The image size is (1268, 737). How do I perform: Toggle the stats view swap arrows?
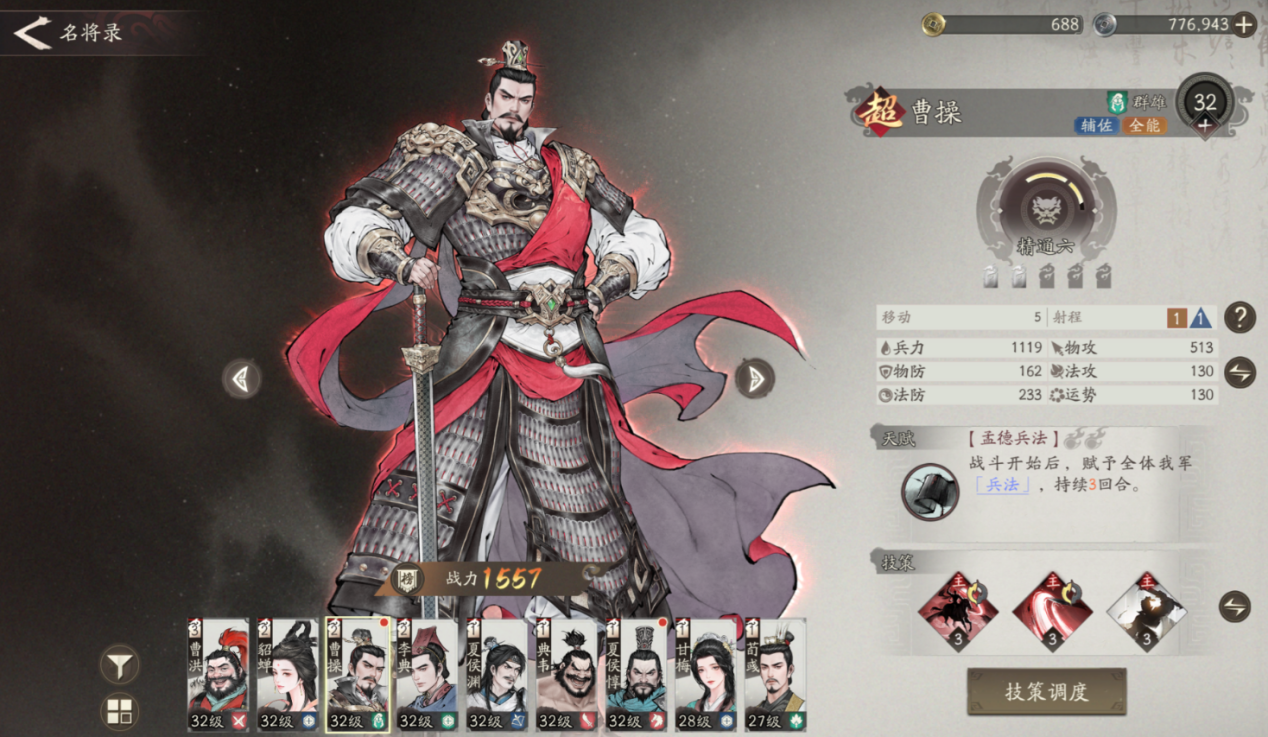click(1239, 372)
